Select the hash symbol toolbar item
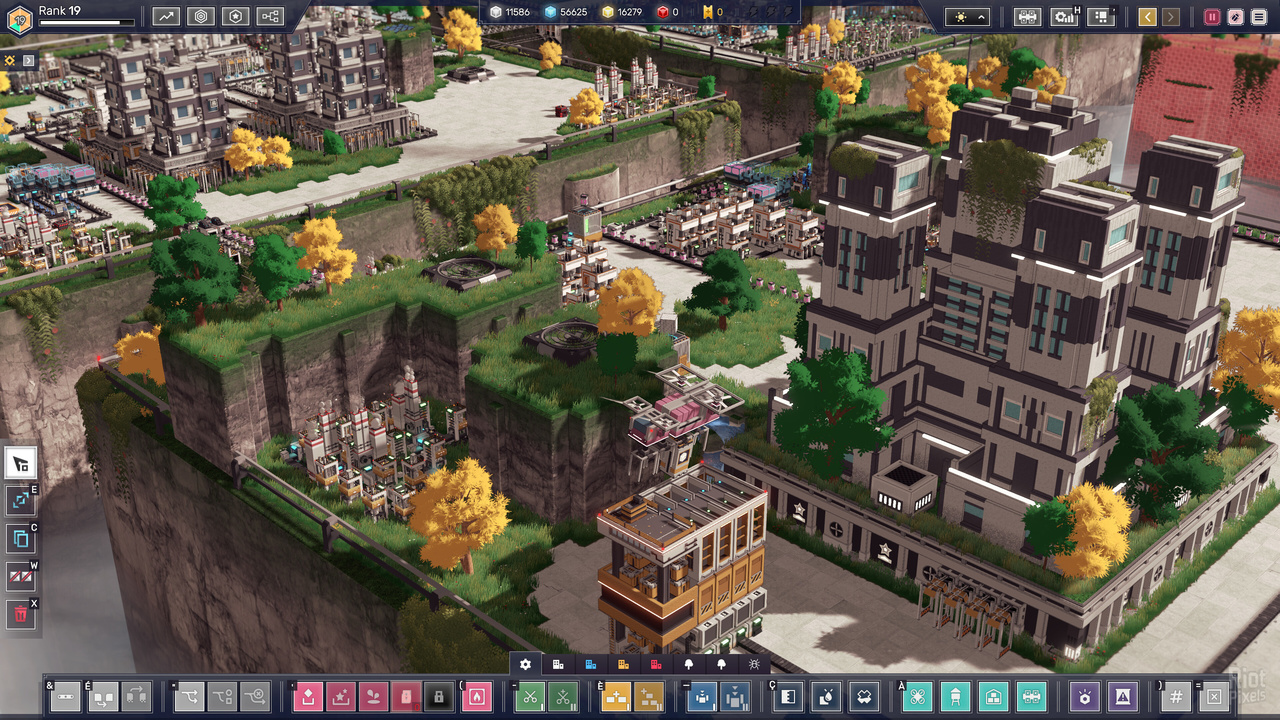1280x720 pixels. 1177,696
